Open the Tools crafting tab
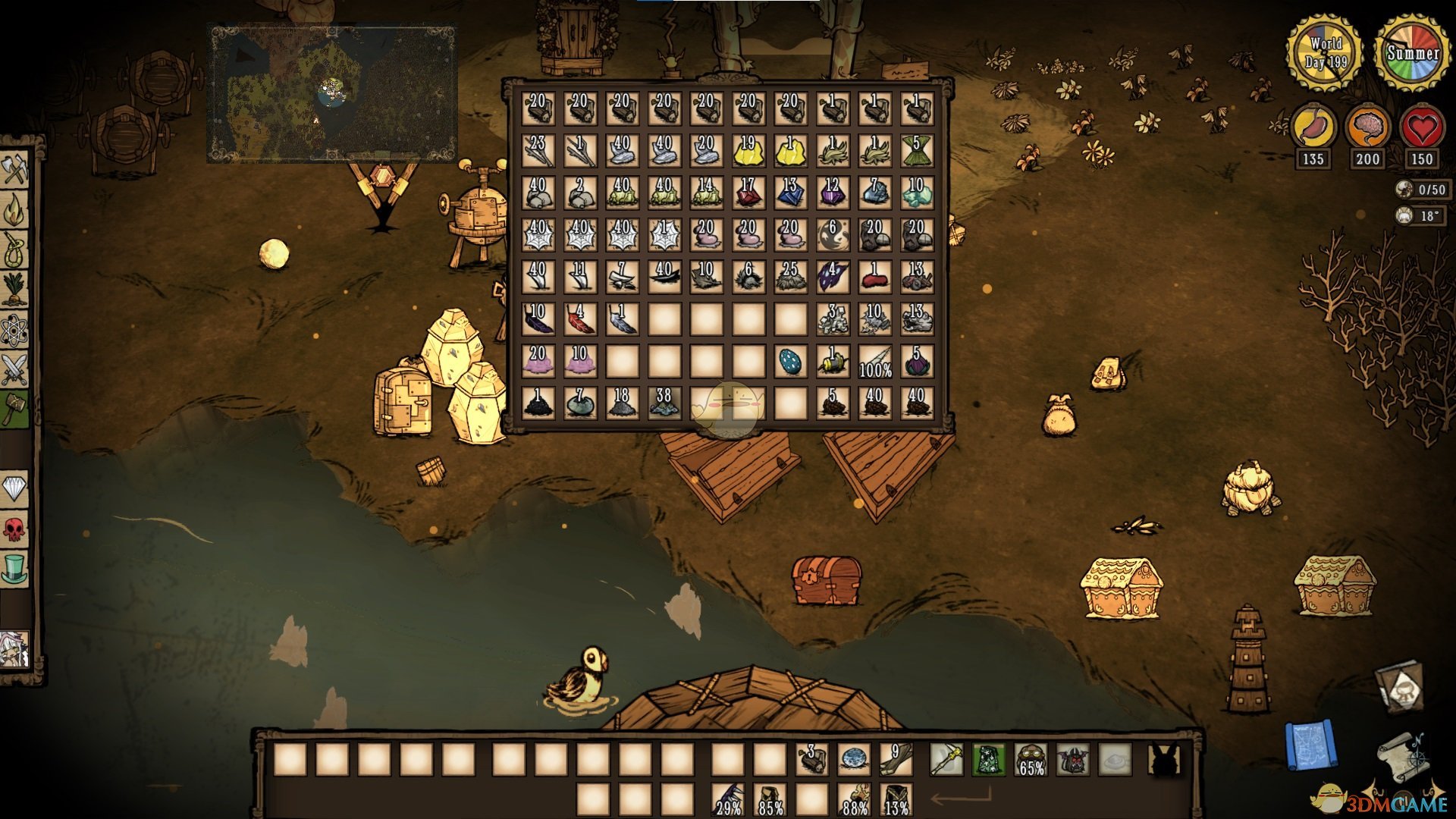The height and width of the screenshot is (819, 1456). tap(15, 168)
